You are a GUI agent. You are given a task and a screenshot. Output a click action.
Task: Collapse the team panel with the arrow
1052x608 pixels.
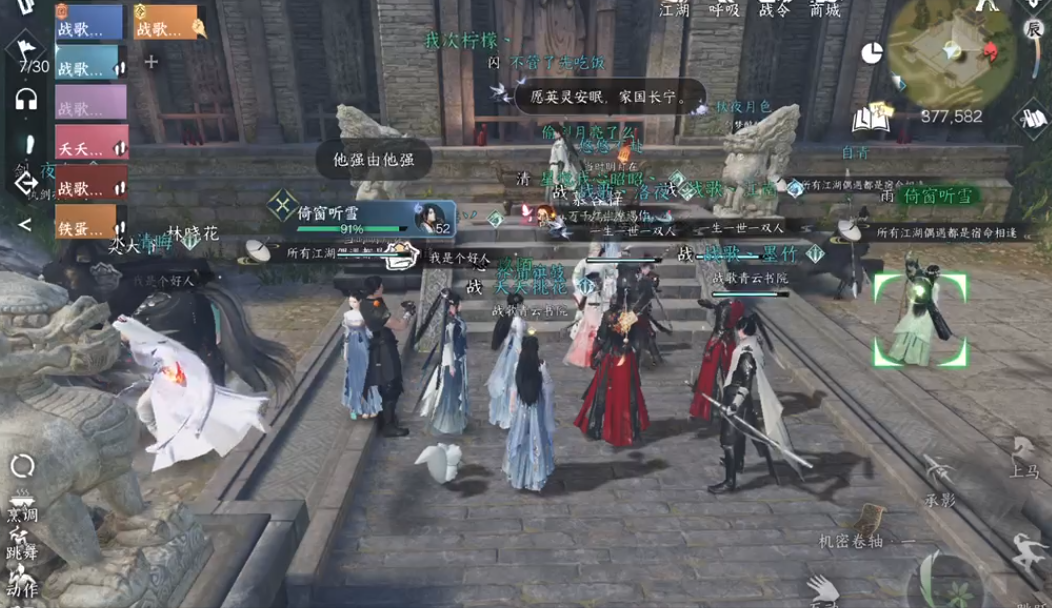pos(25,224)
